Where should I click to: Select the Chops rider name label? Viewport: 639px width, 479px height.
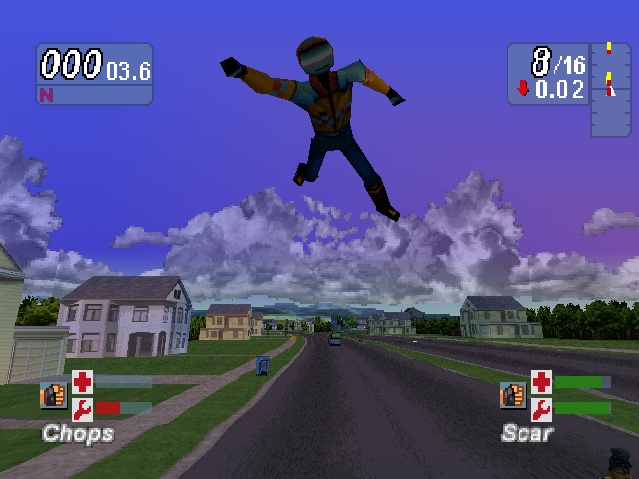click(77, 434)
